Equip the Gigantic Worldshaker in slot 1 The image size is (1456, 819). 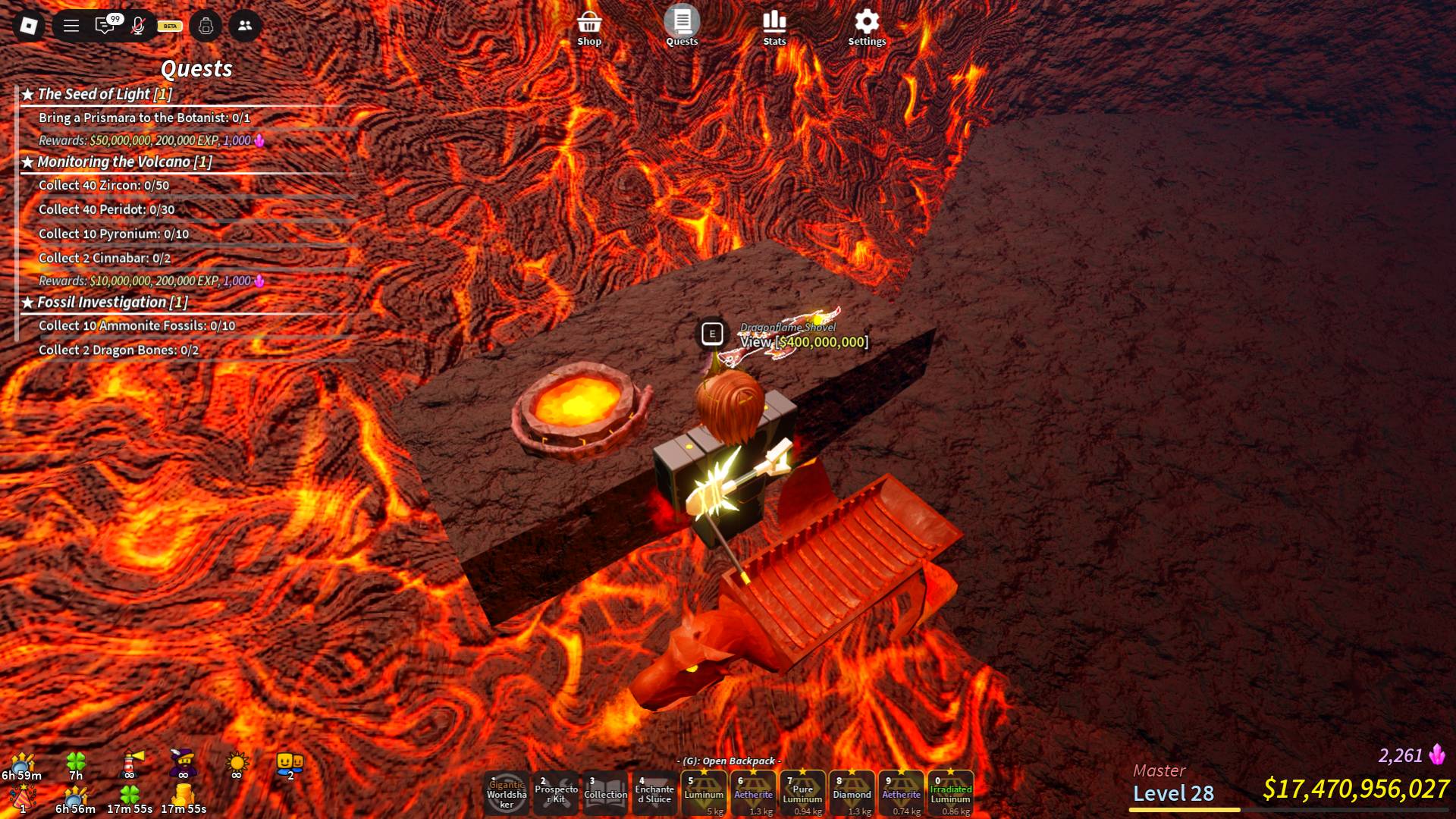[505, 793]
